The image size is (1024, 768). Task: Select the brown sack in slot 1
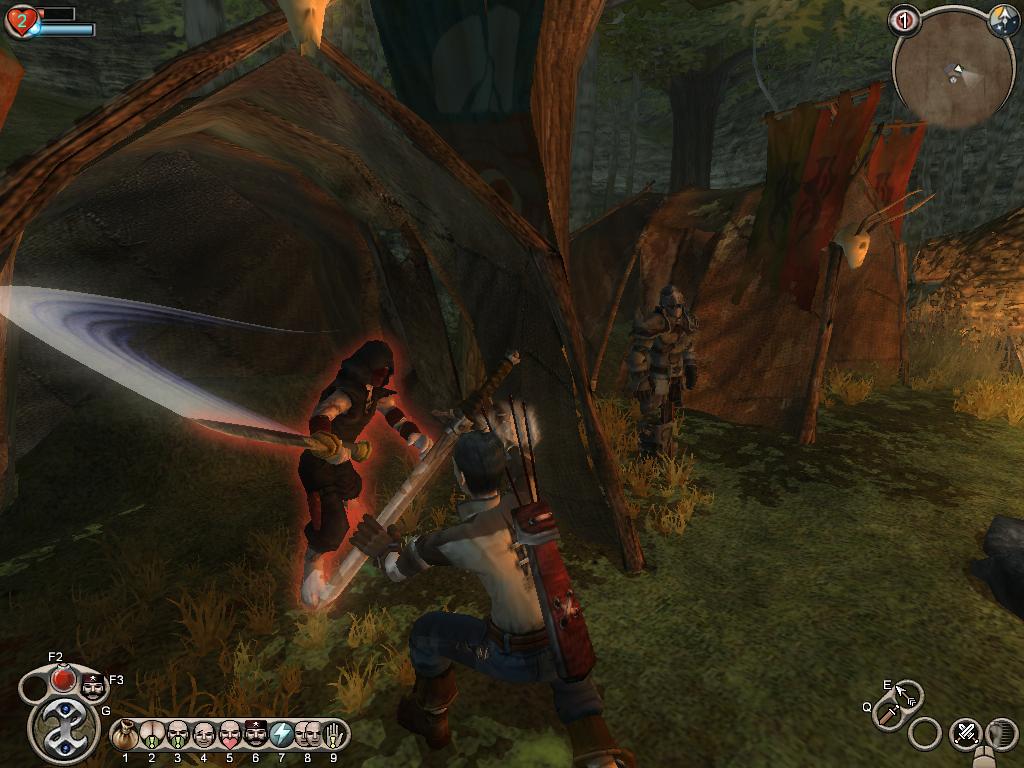(126, 735)
